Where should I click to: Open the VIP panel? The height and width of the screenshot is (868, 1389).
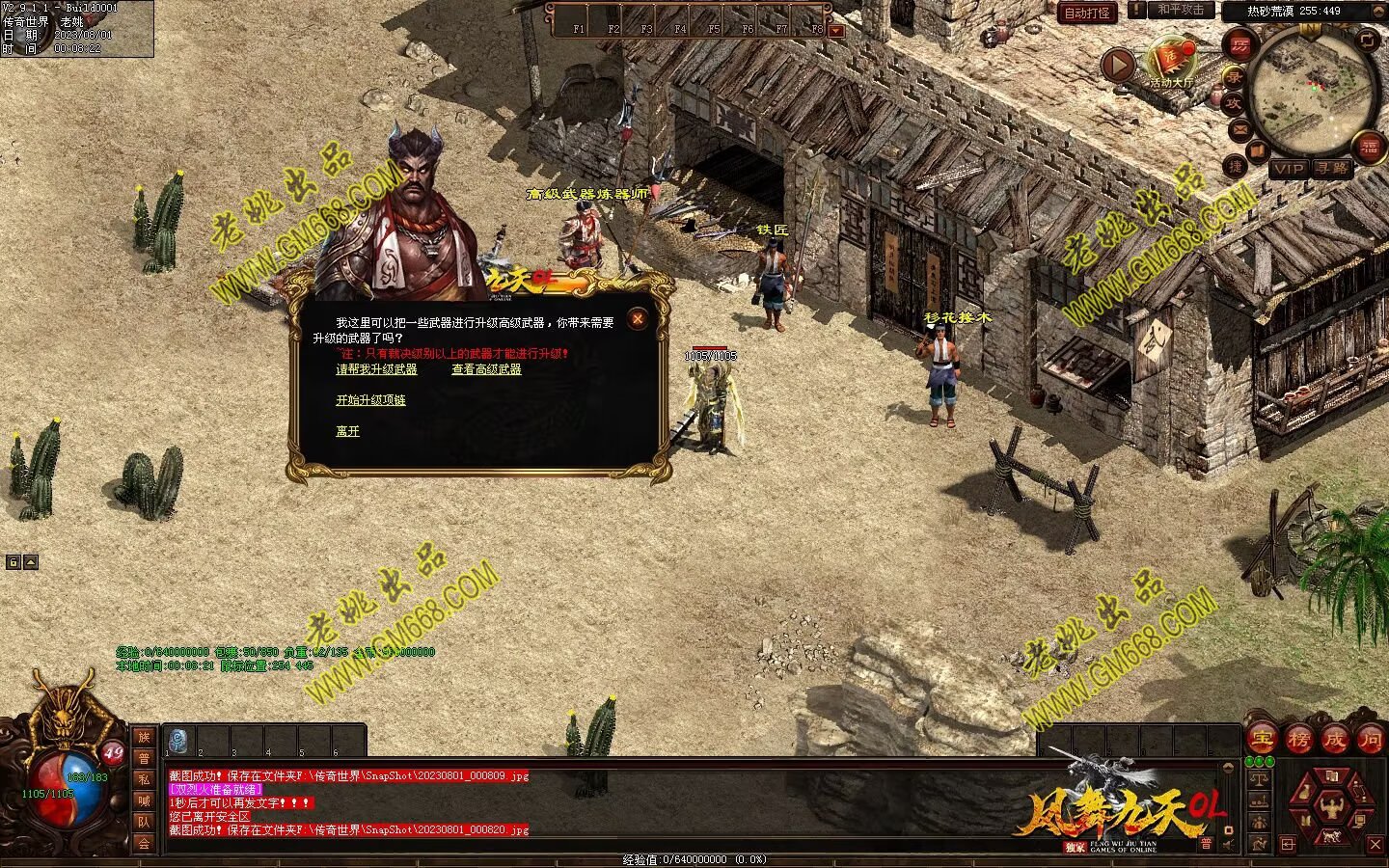tap(1288, 169)
